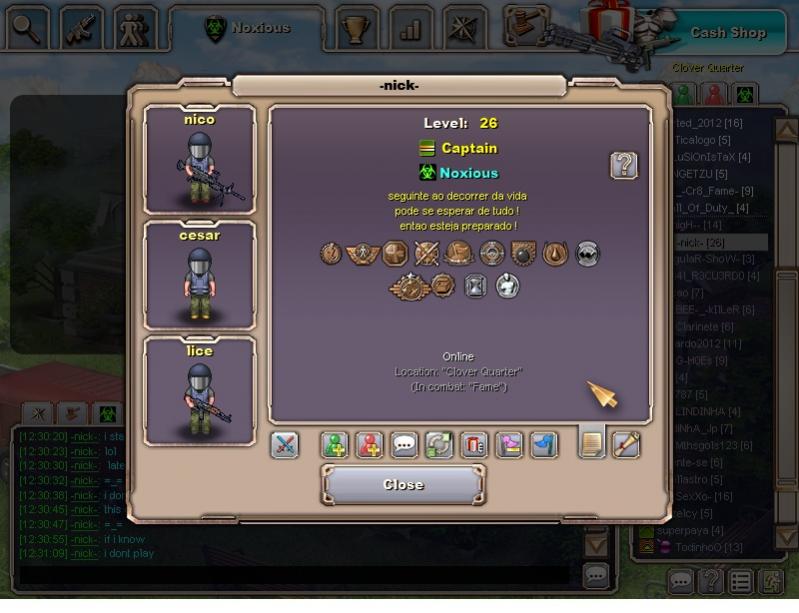Click the crossed swords duel button
The width and height of the screenshot is (799, 613).
click(285, 445)
